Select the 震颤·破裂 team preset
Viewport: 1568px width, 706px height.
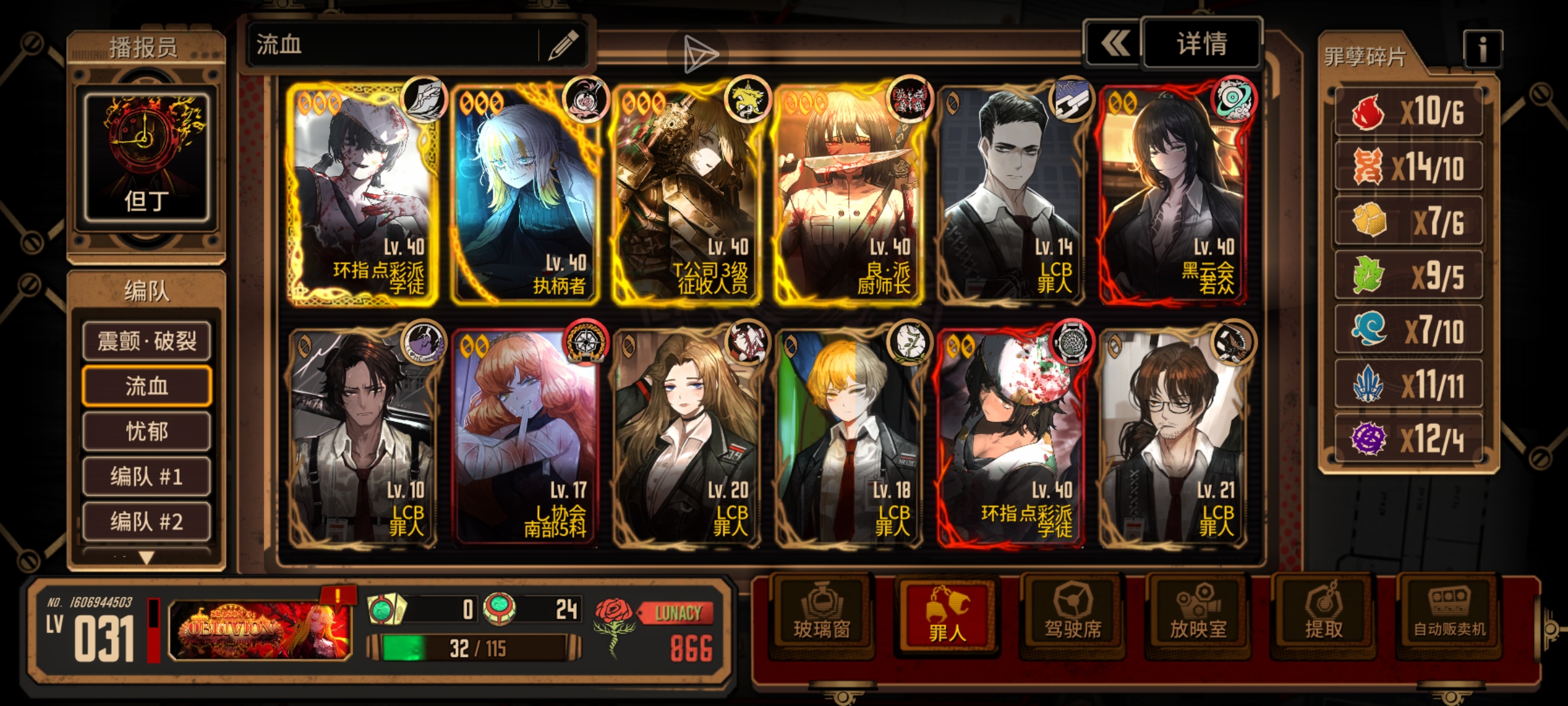click(x=146, y=341)
